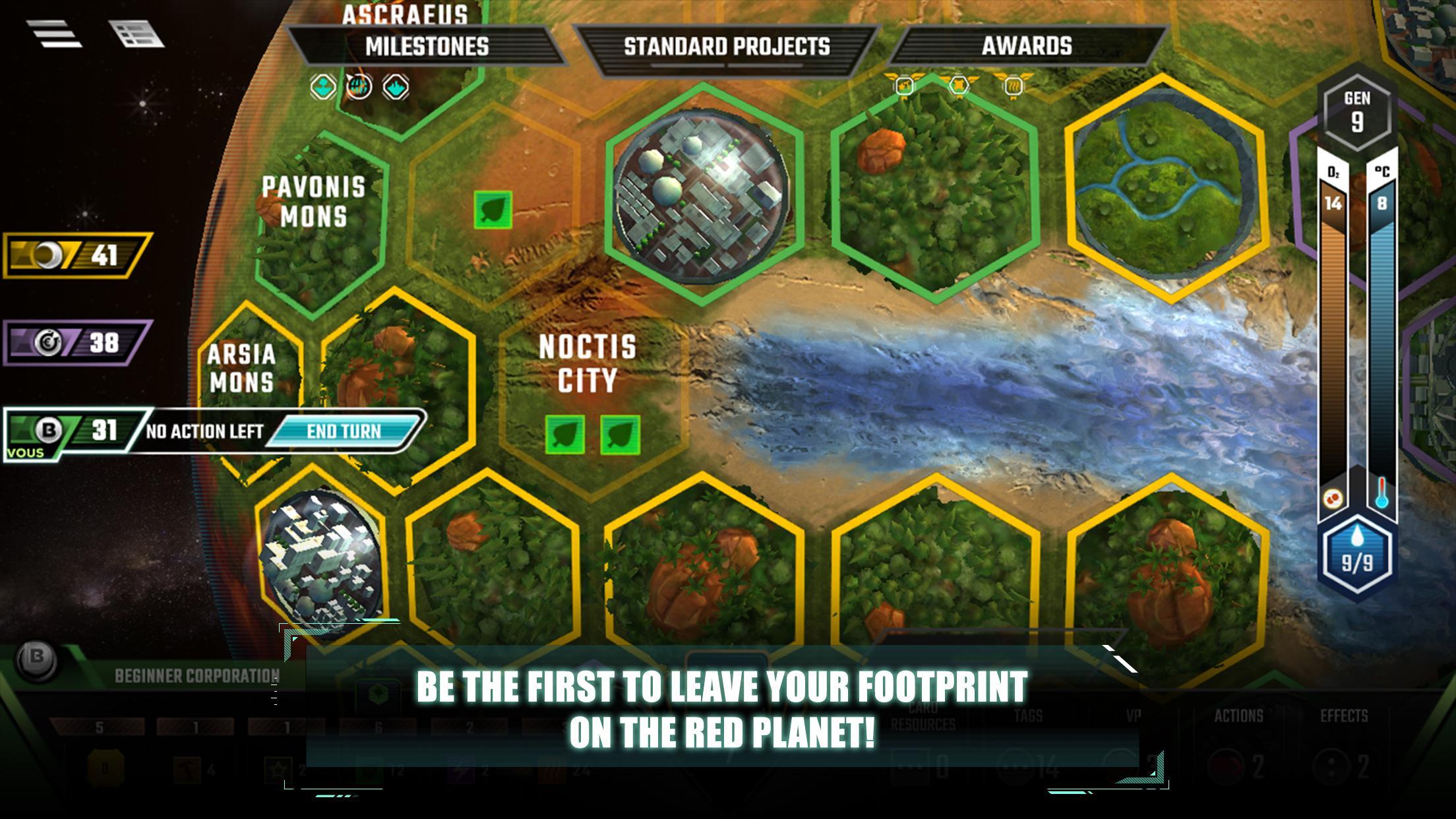Click the globe milestone icon

tap(359, 86)
